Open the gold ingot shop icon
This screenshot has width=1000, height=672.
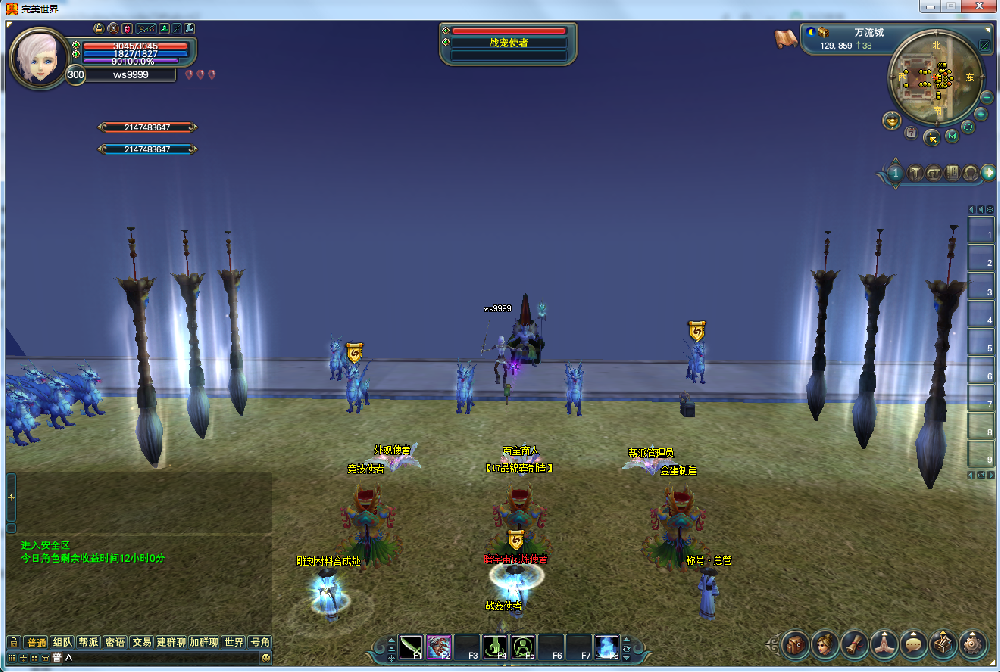pyautogui.click(x=891, y=120)
